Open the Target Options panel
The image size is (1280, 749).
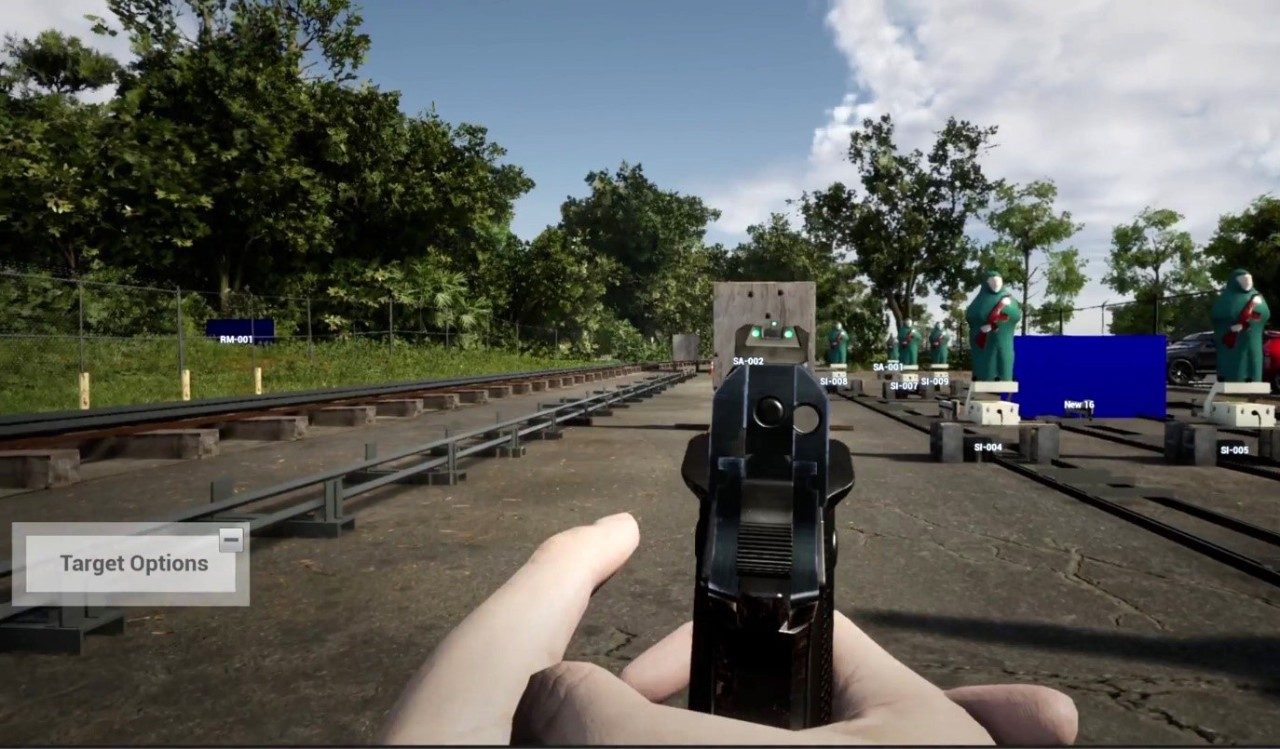[x=133, y=564]
